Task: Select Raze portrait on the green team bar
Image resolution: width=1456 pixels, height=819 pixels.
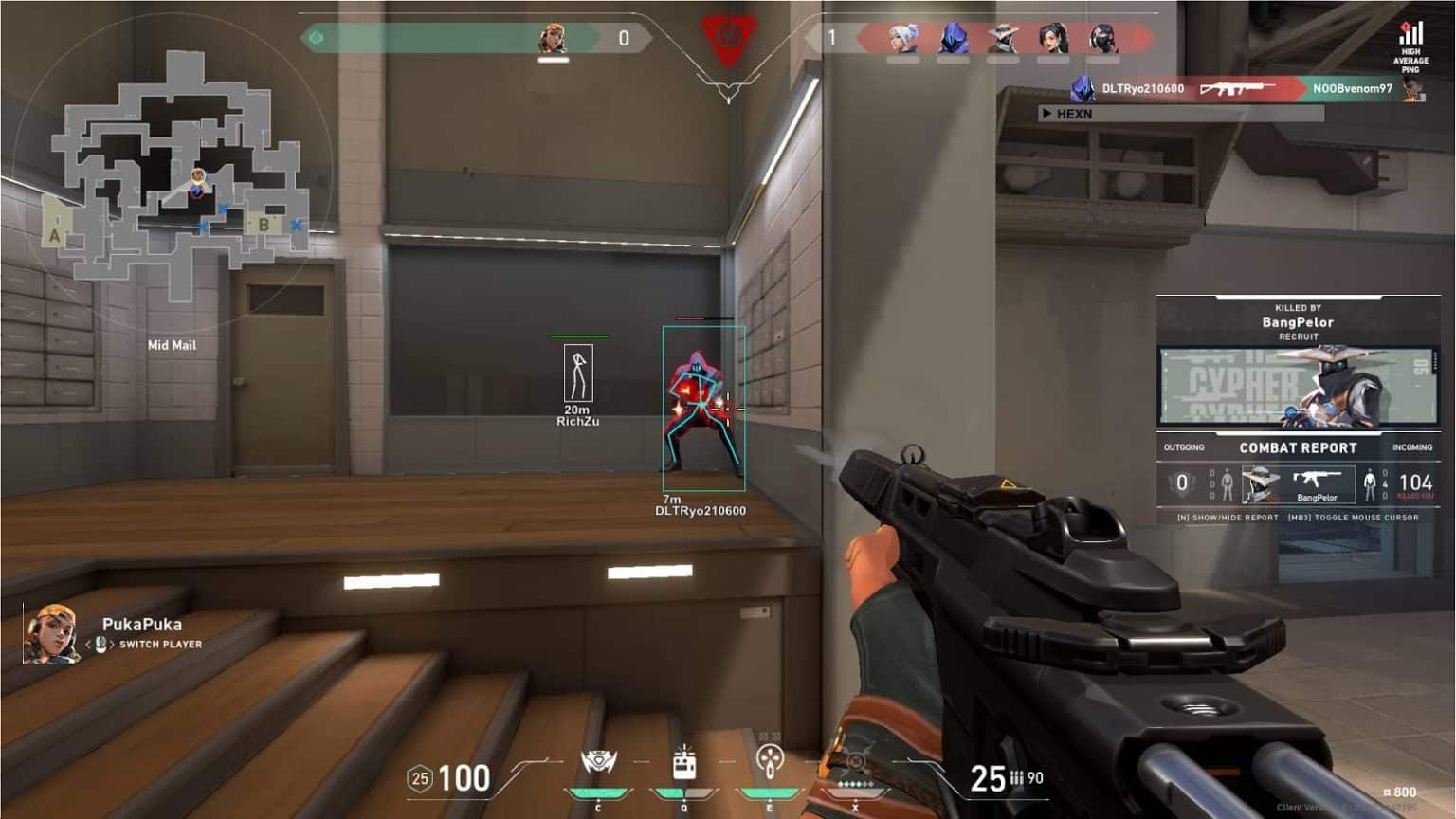Action: tap(553, 39)
